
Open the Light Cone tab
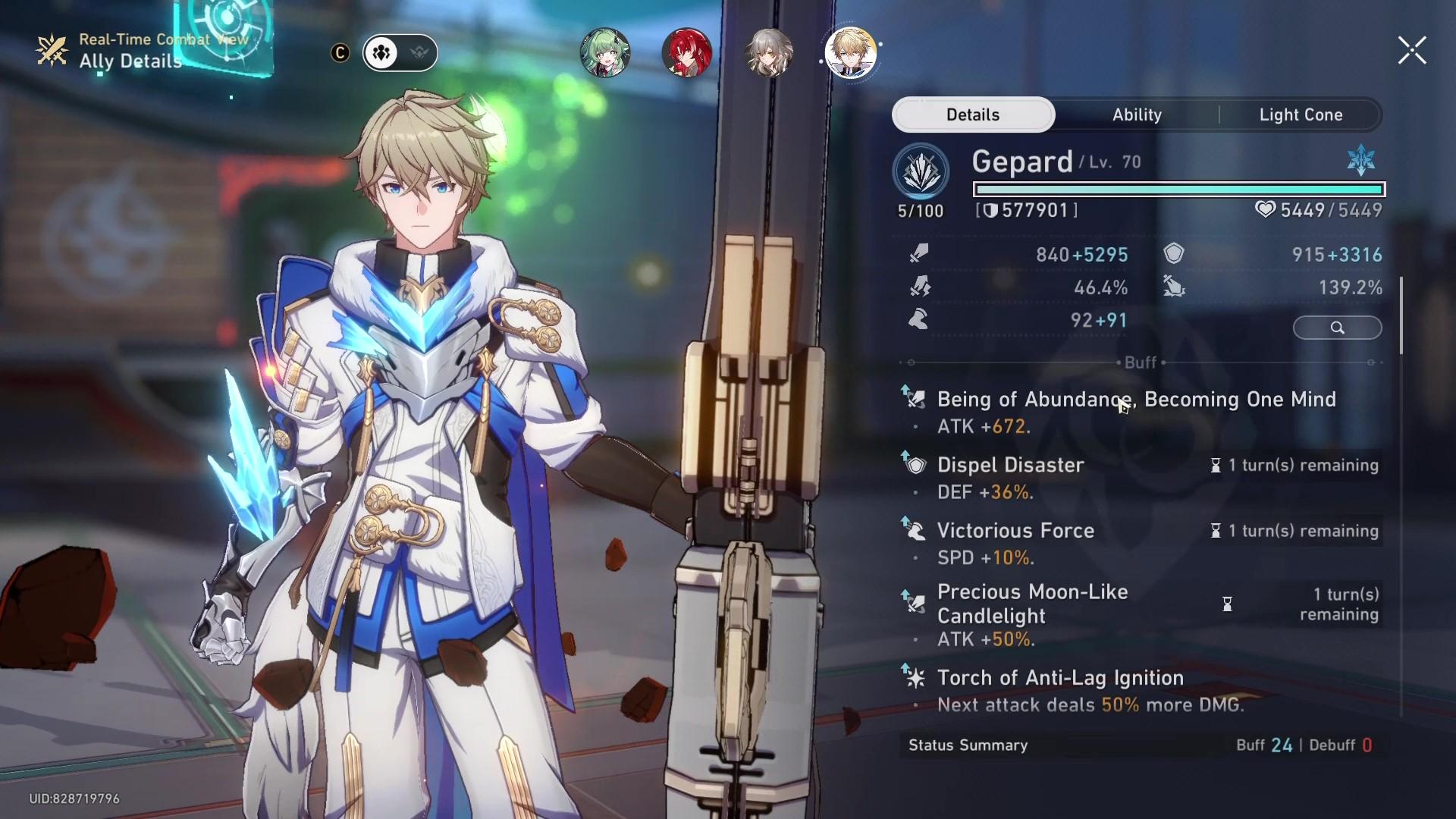pos(1301,115)
